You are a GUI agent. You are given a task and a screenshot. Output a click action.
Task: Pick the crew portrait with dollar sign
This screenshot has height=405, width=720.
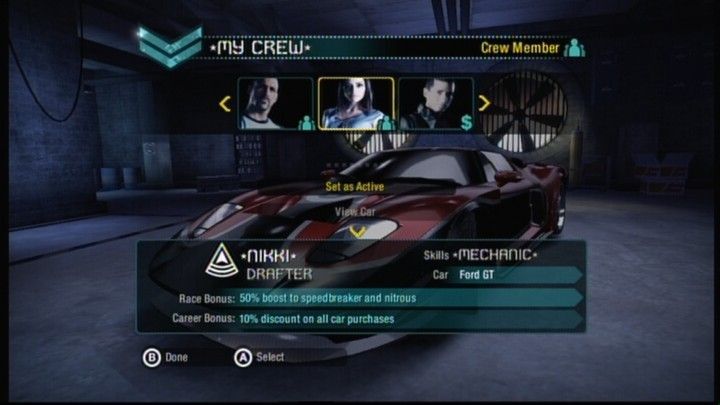coord(436,103)
